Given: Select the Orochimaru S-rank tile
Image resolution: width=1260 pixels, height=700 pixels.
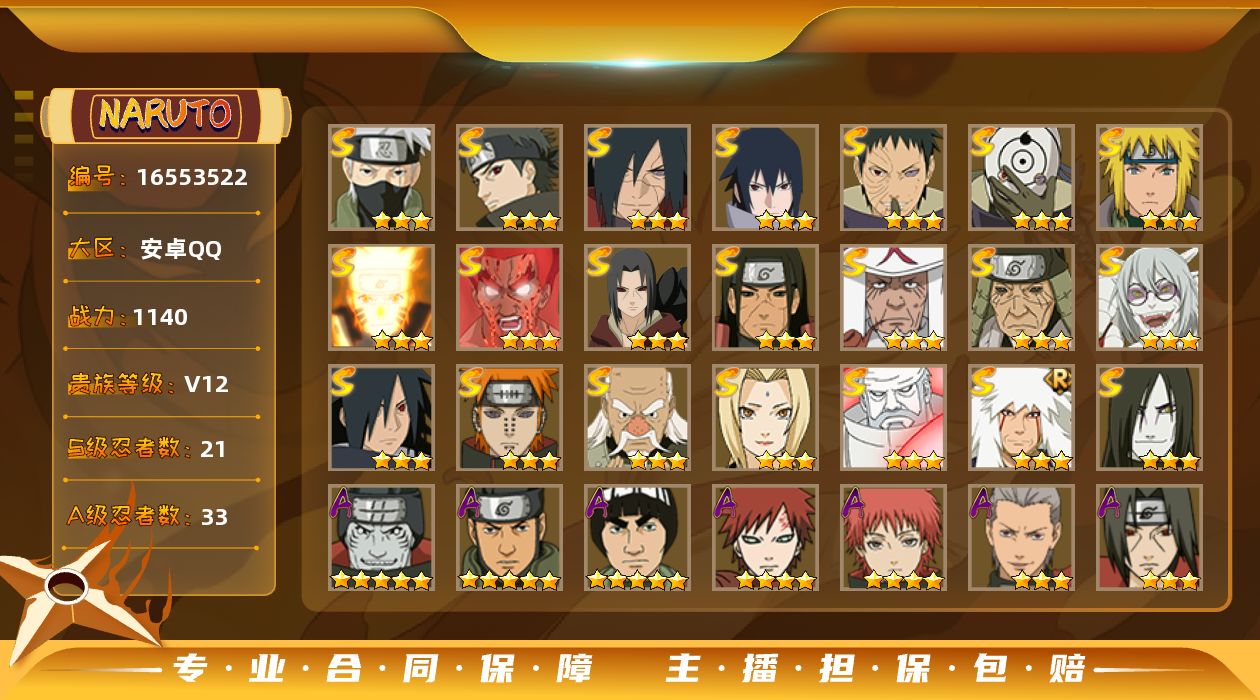Looking at the screenshot, I should pyautogui.click(x=1149, y=417).
